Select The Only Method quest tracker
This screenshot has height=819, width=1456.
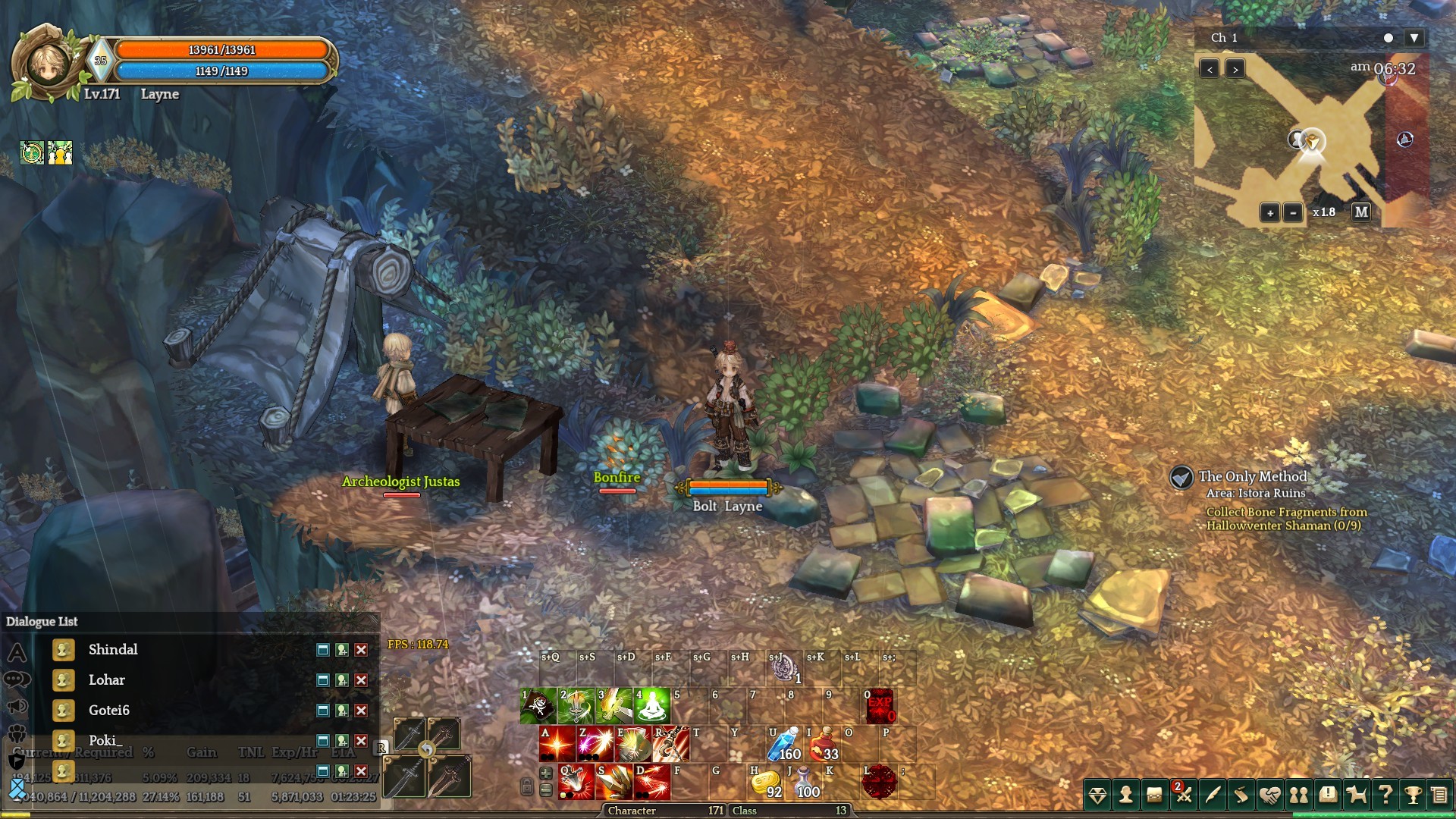pos(1253,477)
